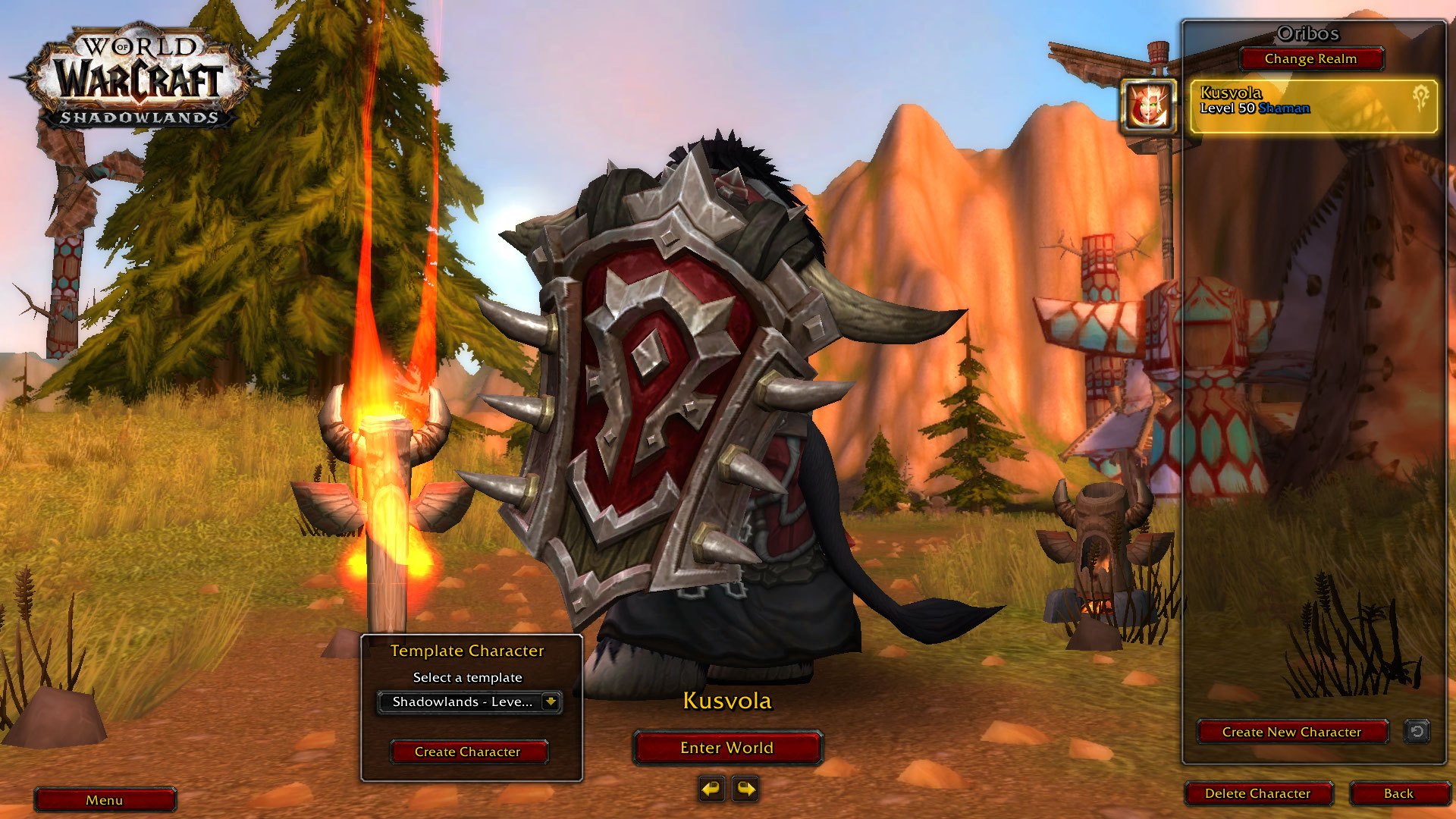Image resolution: width=1456 pixels, height=819 pixels.
Task: Open the Shadowlands template dropdown
Action: coord(551,702)
